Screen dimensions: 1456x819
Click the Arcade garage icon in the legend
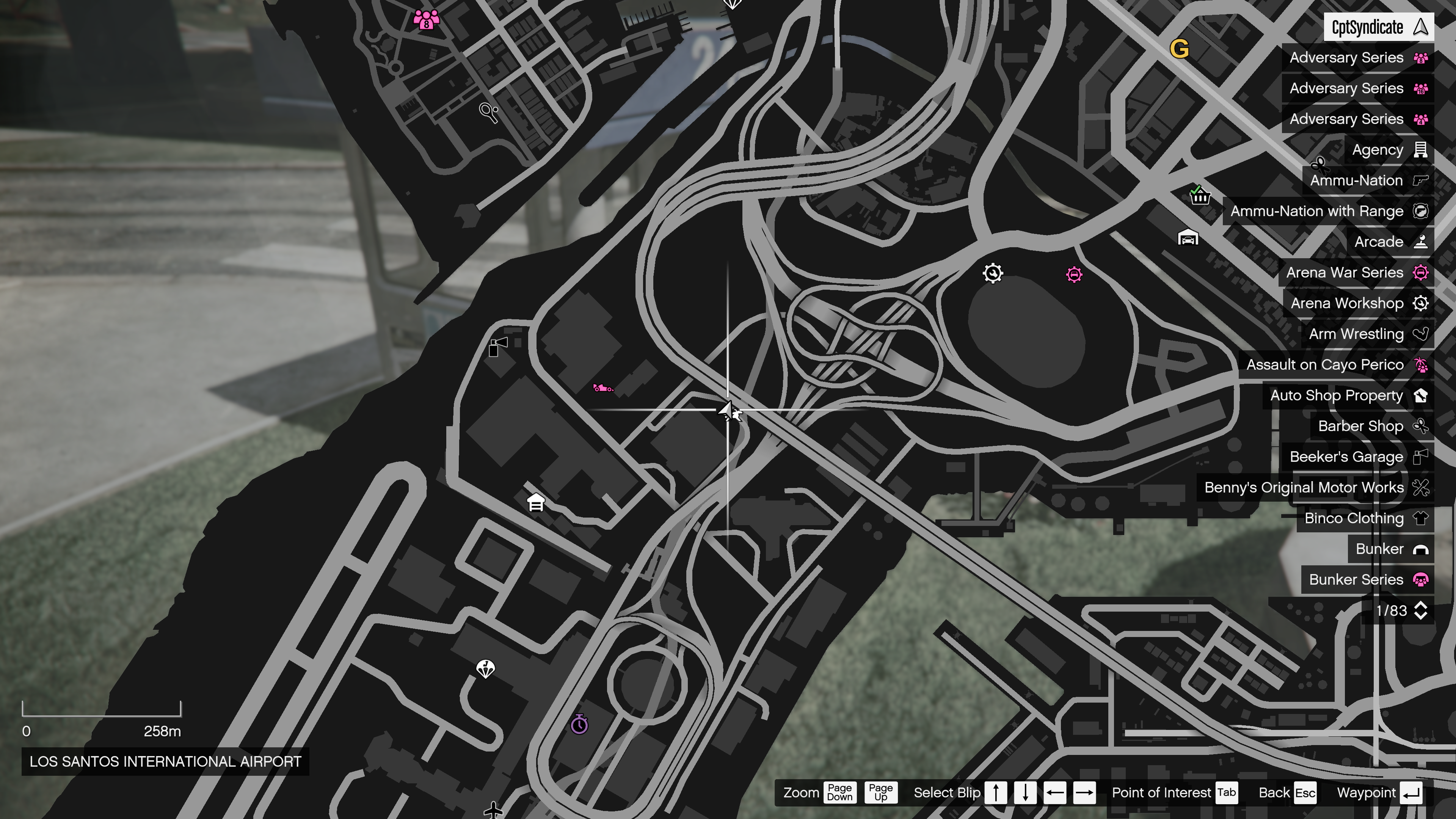point(1420,242)
